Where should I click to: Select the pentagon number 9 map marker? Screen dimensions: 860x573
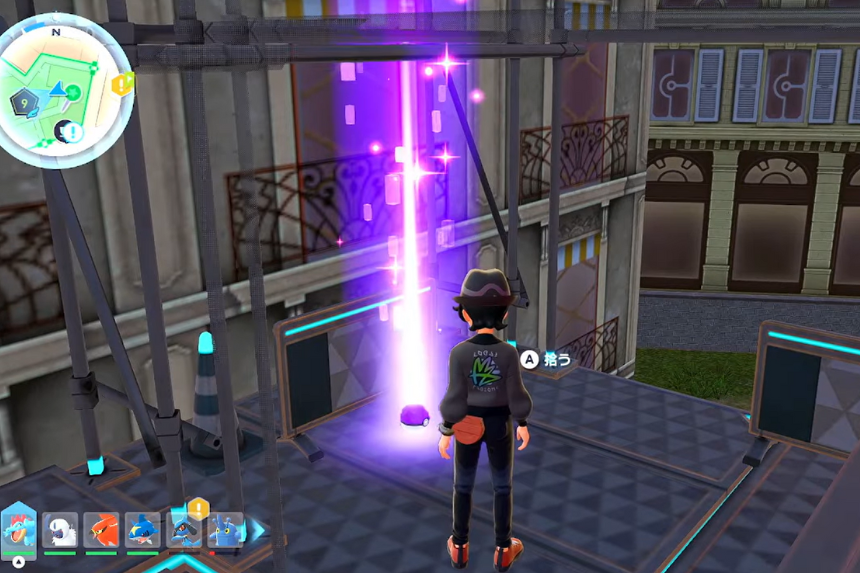click(x=23, y=101)
